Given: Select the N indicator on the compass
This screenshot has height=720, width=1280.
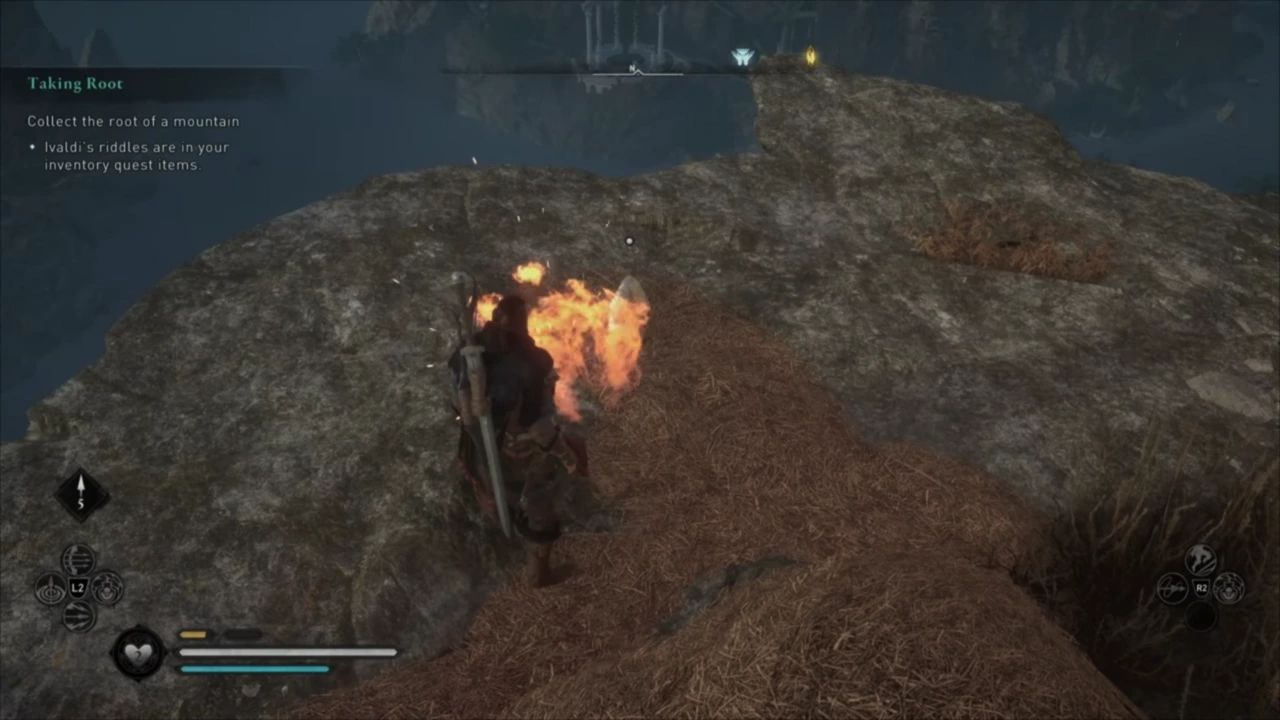Looking at the screenshot, I should (632, 68).
